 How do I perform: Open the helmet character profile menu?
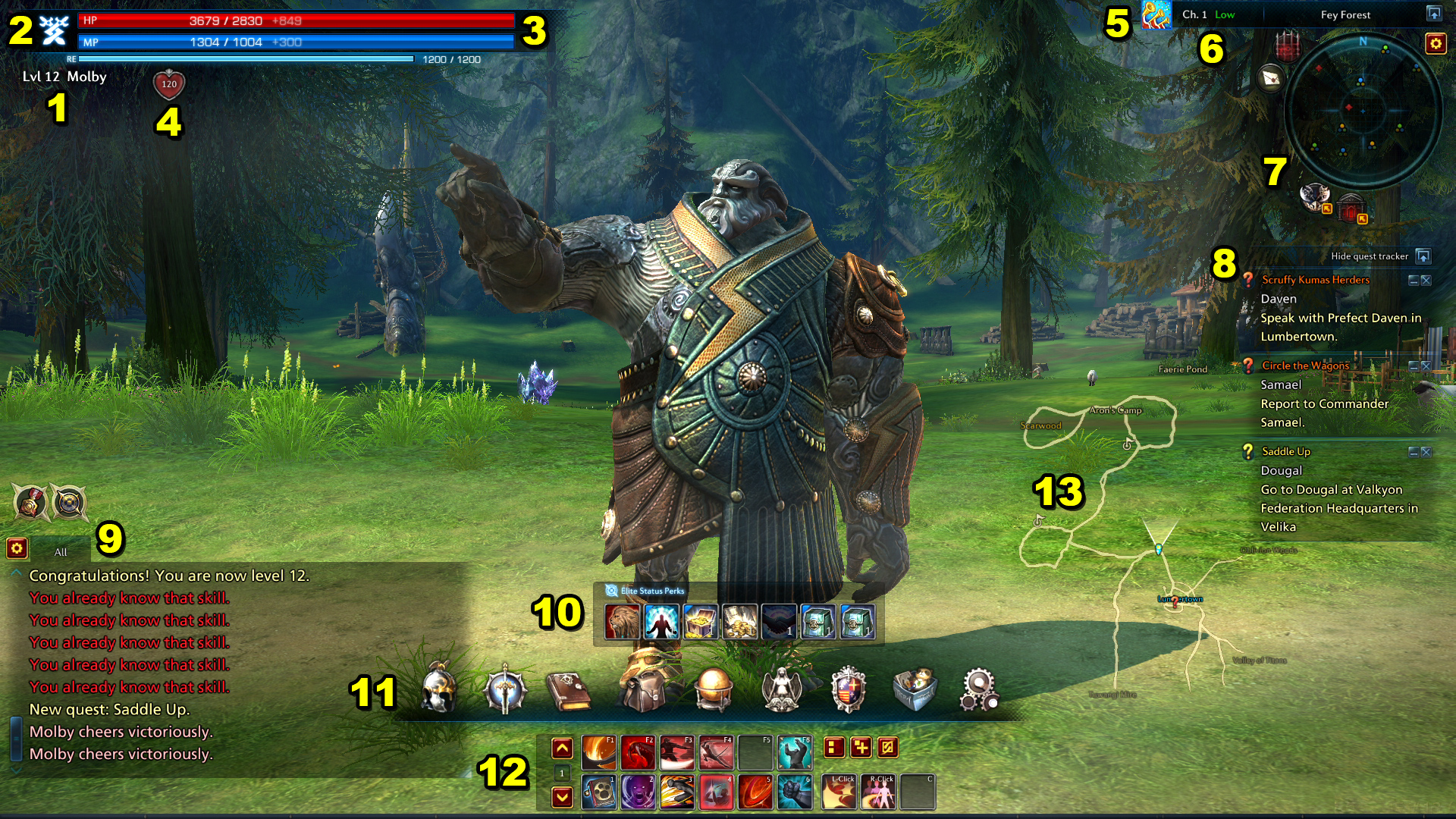(x=439, y=689)
